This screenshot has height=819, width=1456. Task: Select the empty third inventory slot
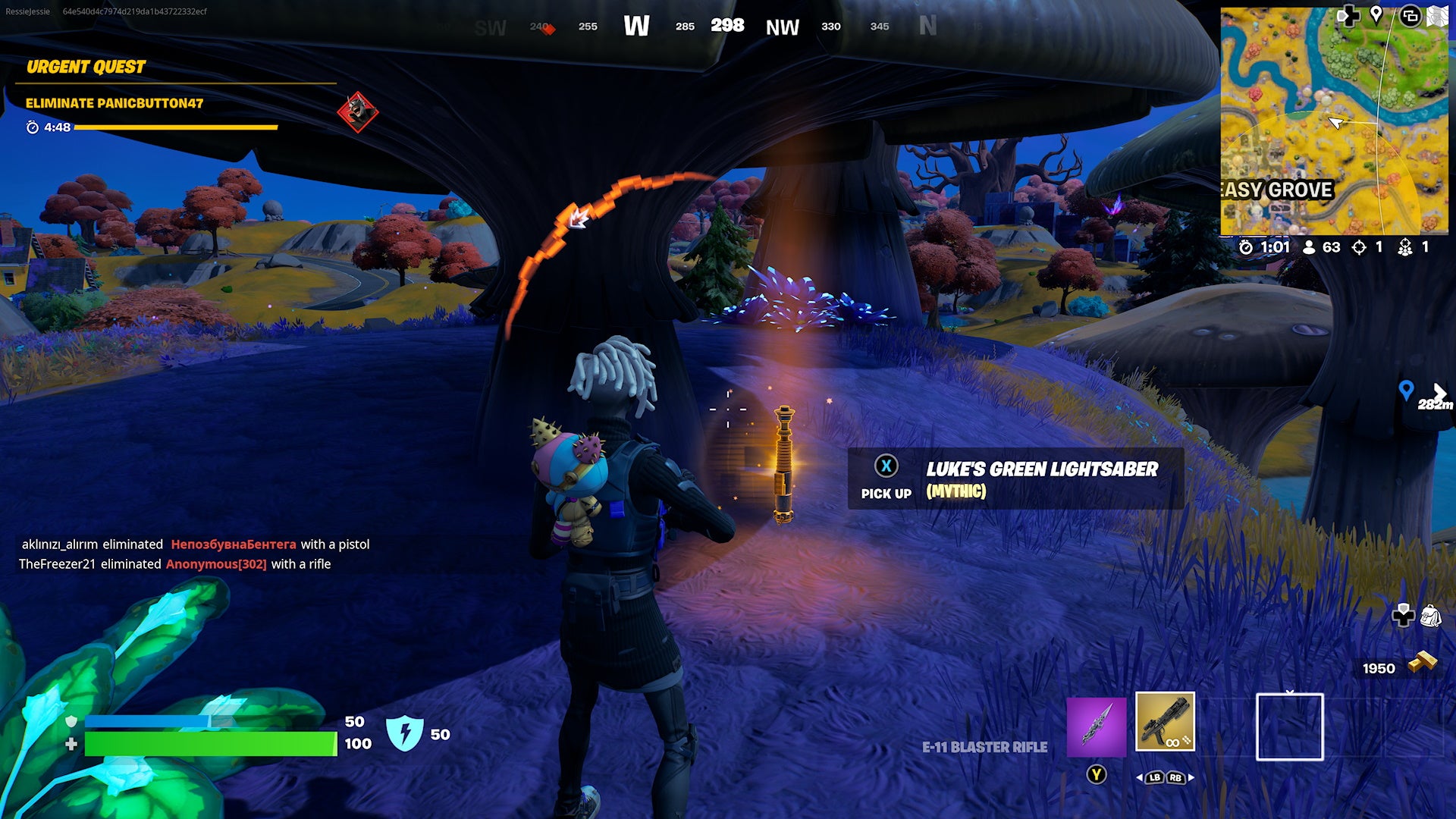[x=1289, y=728]
